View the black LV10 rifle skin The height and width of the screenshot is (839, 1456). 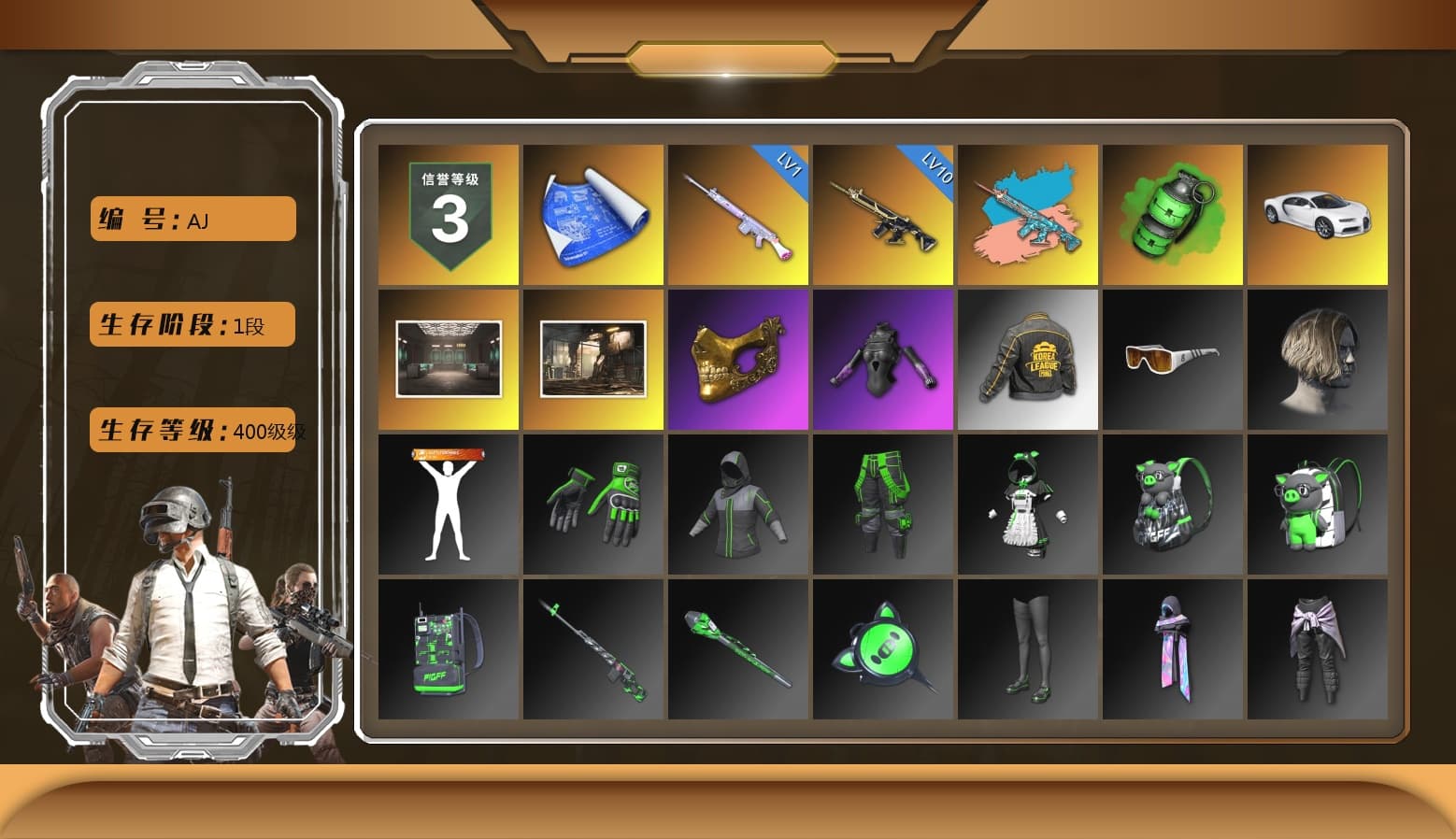click(x=882, y=214)
